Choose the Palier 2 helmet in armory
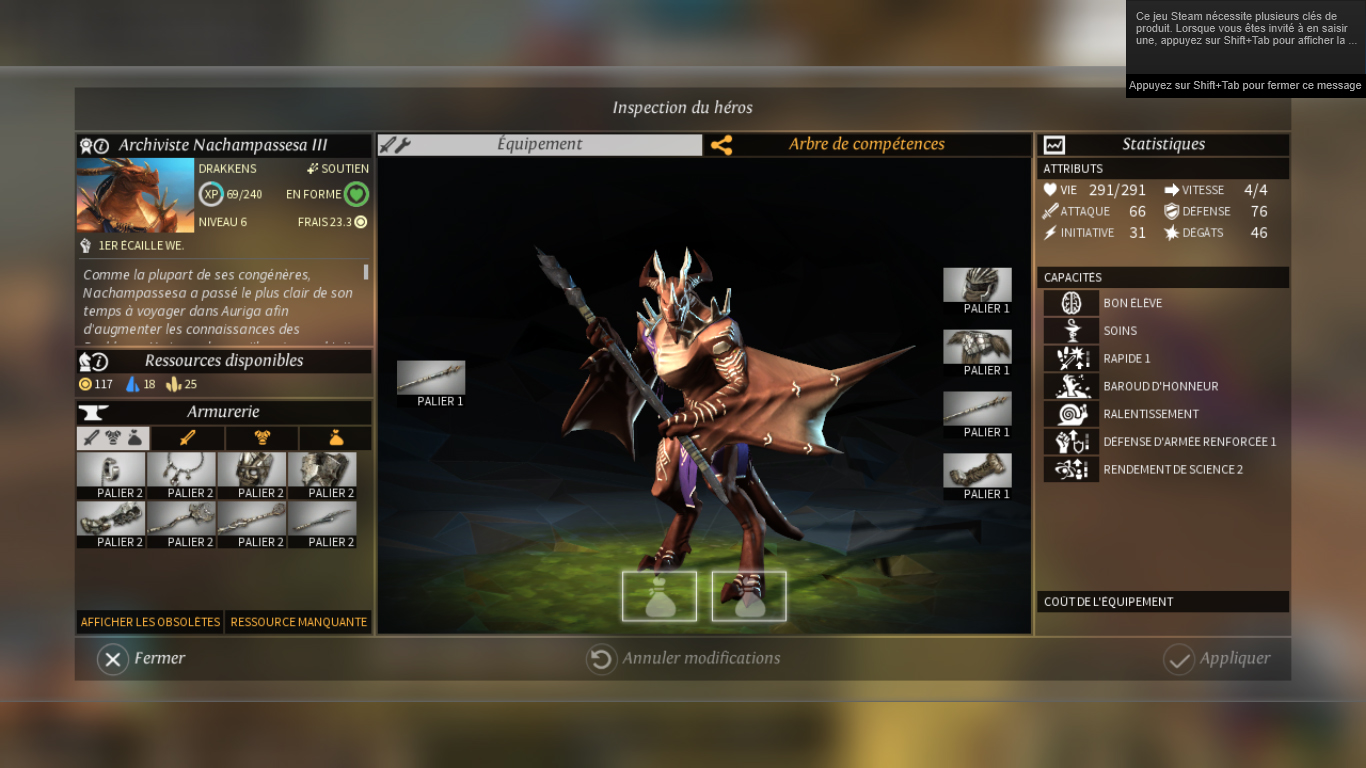The image size is (1366, 768). pyautogui.click(x=252, y=470)
